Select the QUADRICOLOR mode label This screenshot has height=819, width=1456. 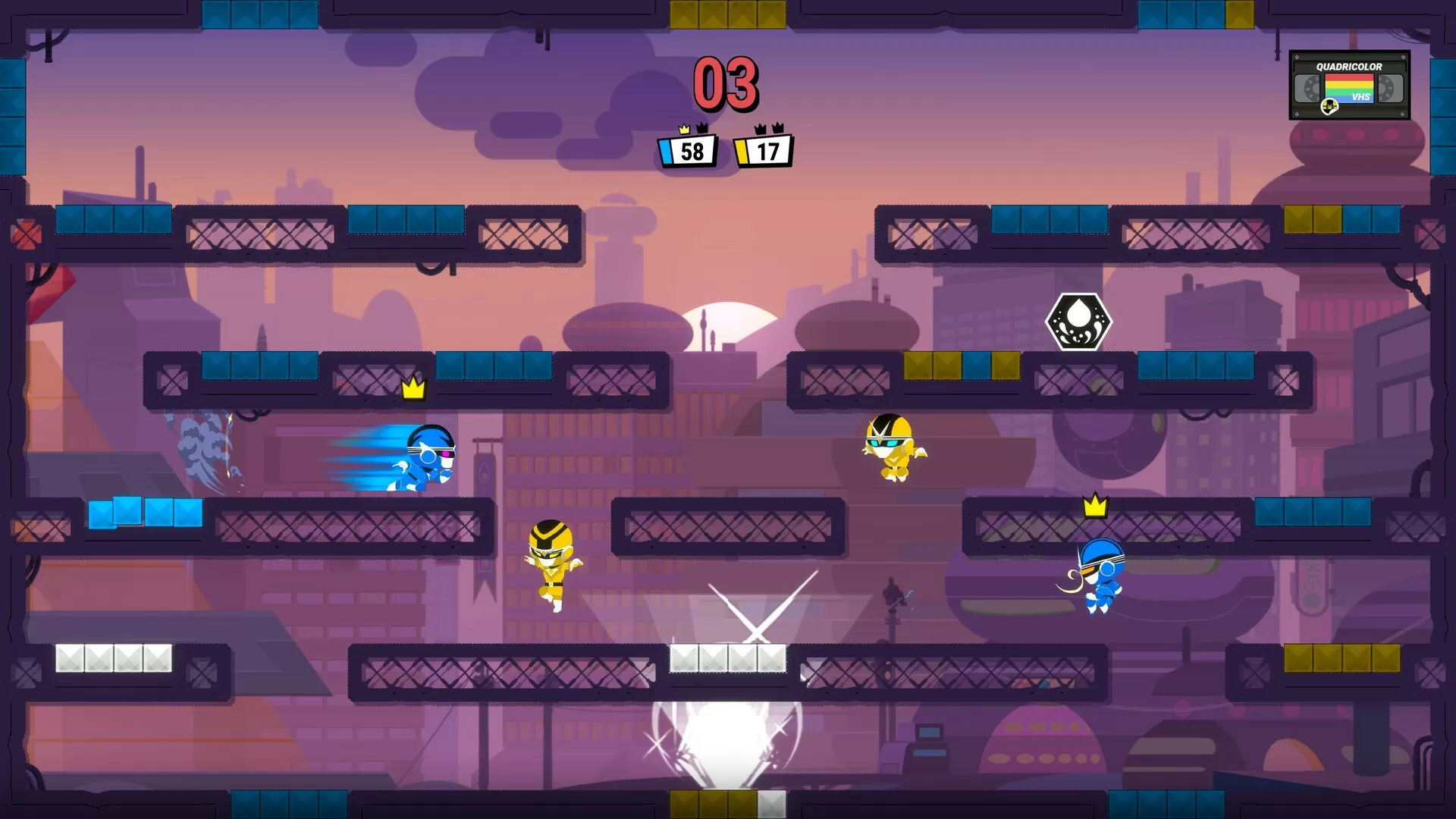[x=1349, y=67]
